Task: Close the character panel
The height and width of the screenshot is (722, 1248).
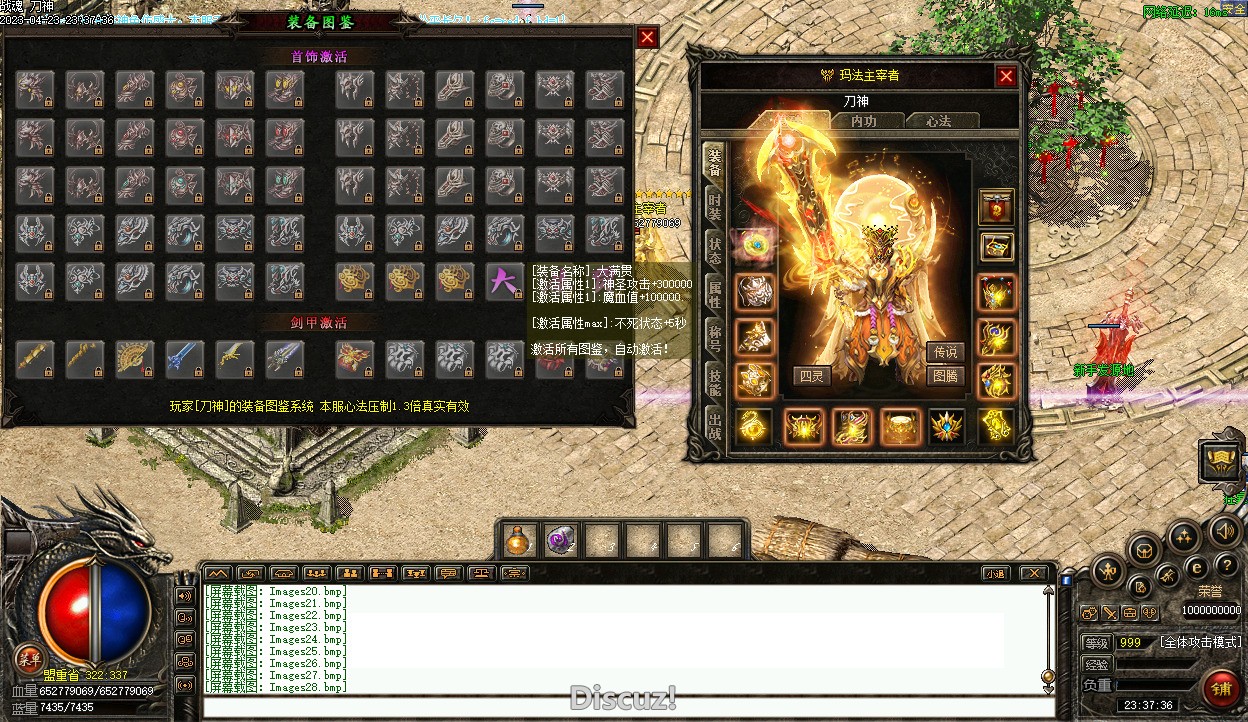Action: click(x=1006, y=76)
